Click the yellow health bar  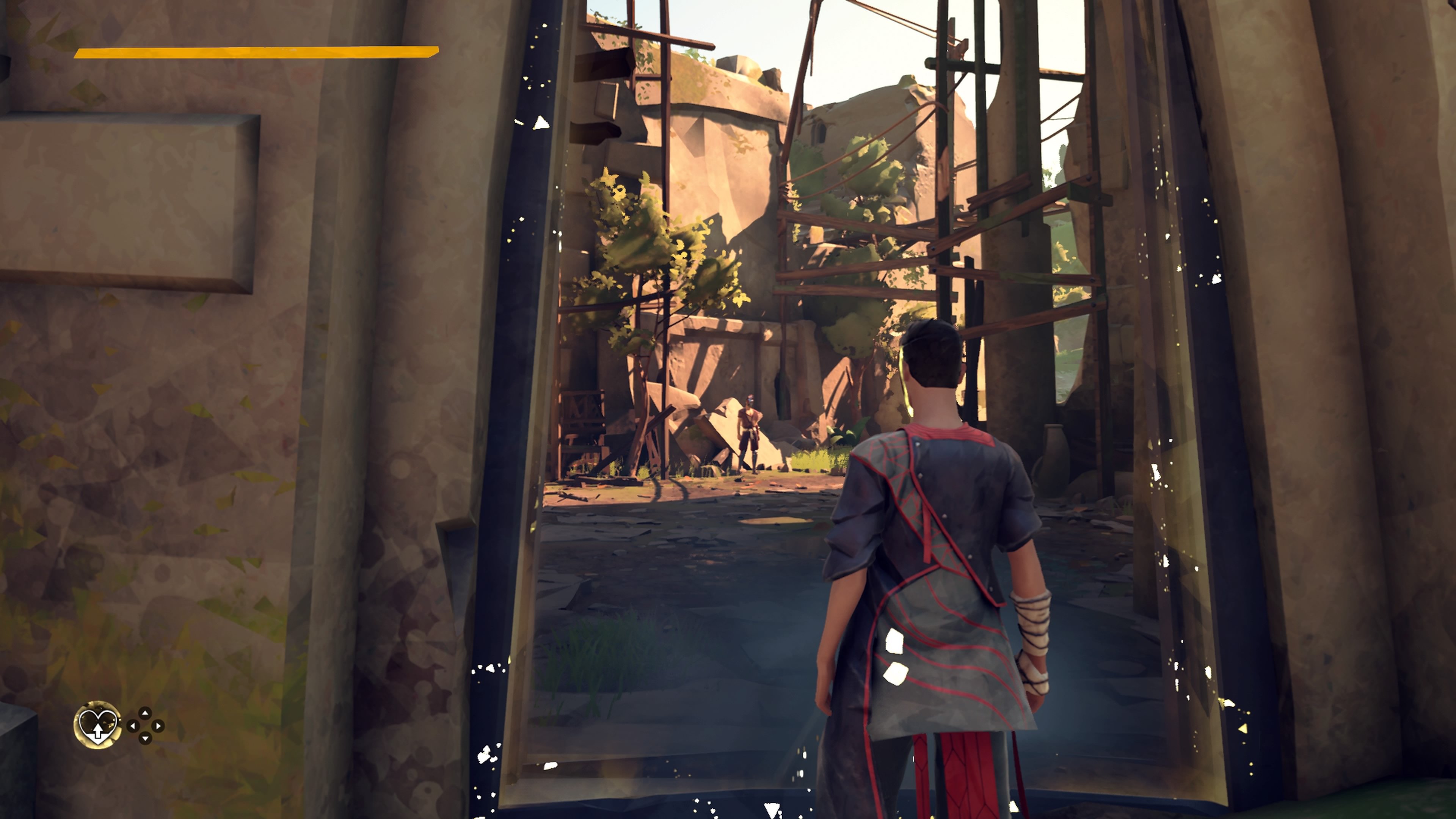pos(254,53)
